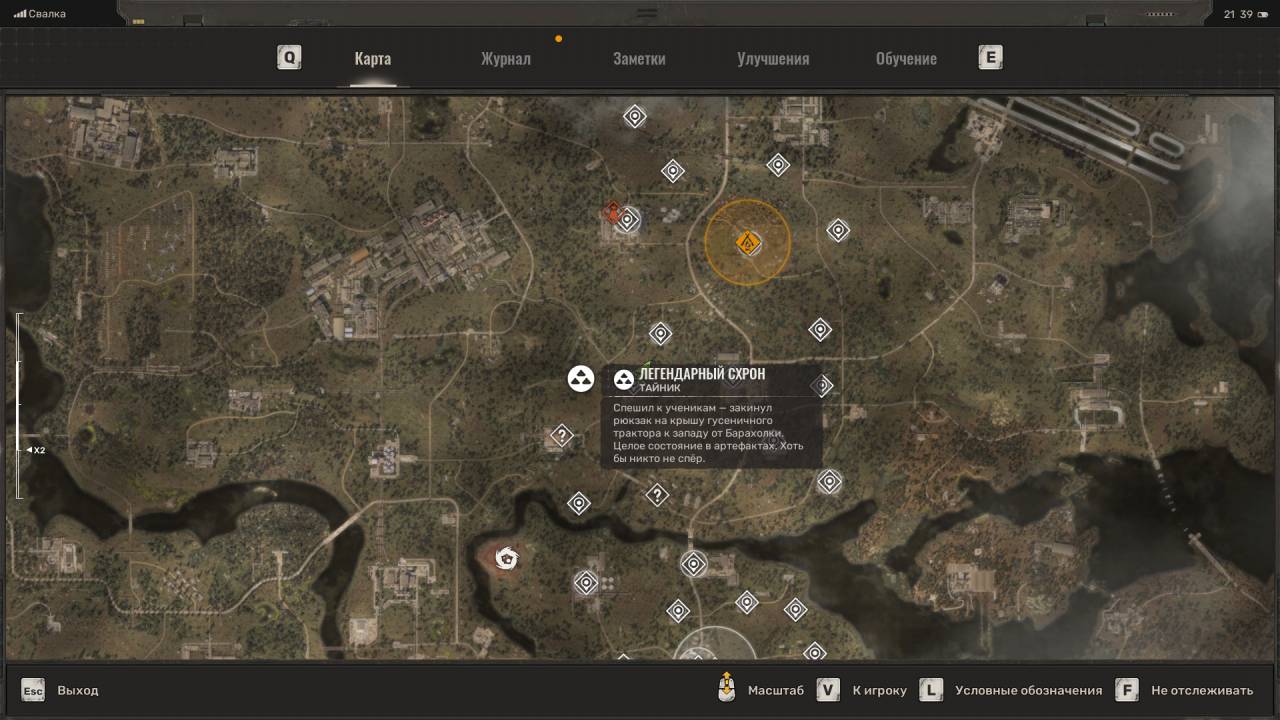The image size is (1280, 720).
Task: Go to the Обучение tab
Action: [x=906, y=58]
